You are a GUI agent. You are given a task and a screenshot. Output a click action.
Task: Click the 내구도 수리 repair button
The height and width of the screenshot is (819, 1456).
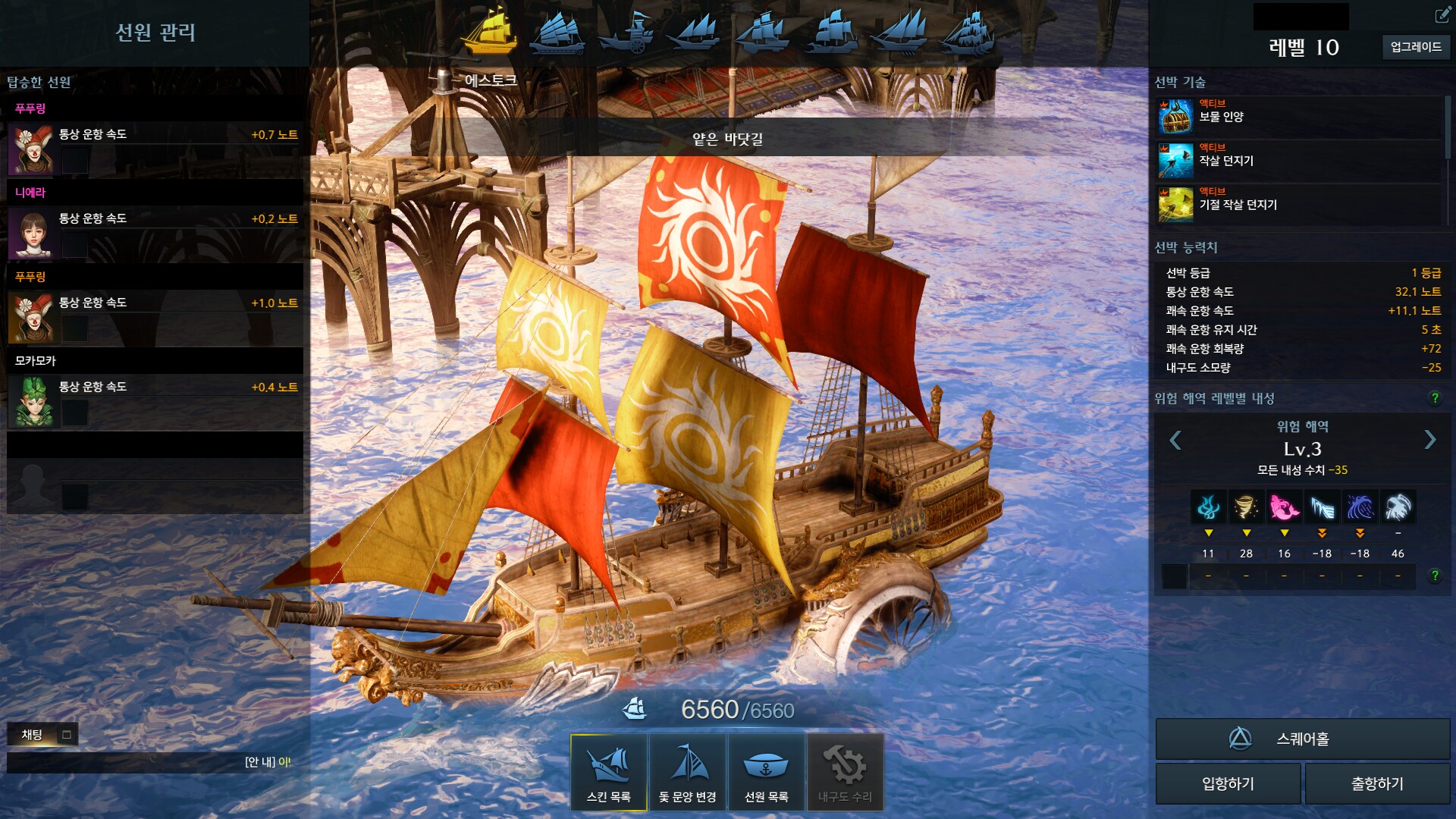[x=845, y=772]
